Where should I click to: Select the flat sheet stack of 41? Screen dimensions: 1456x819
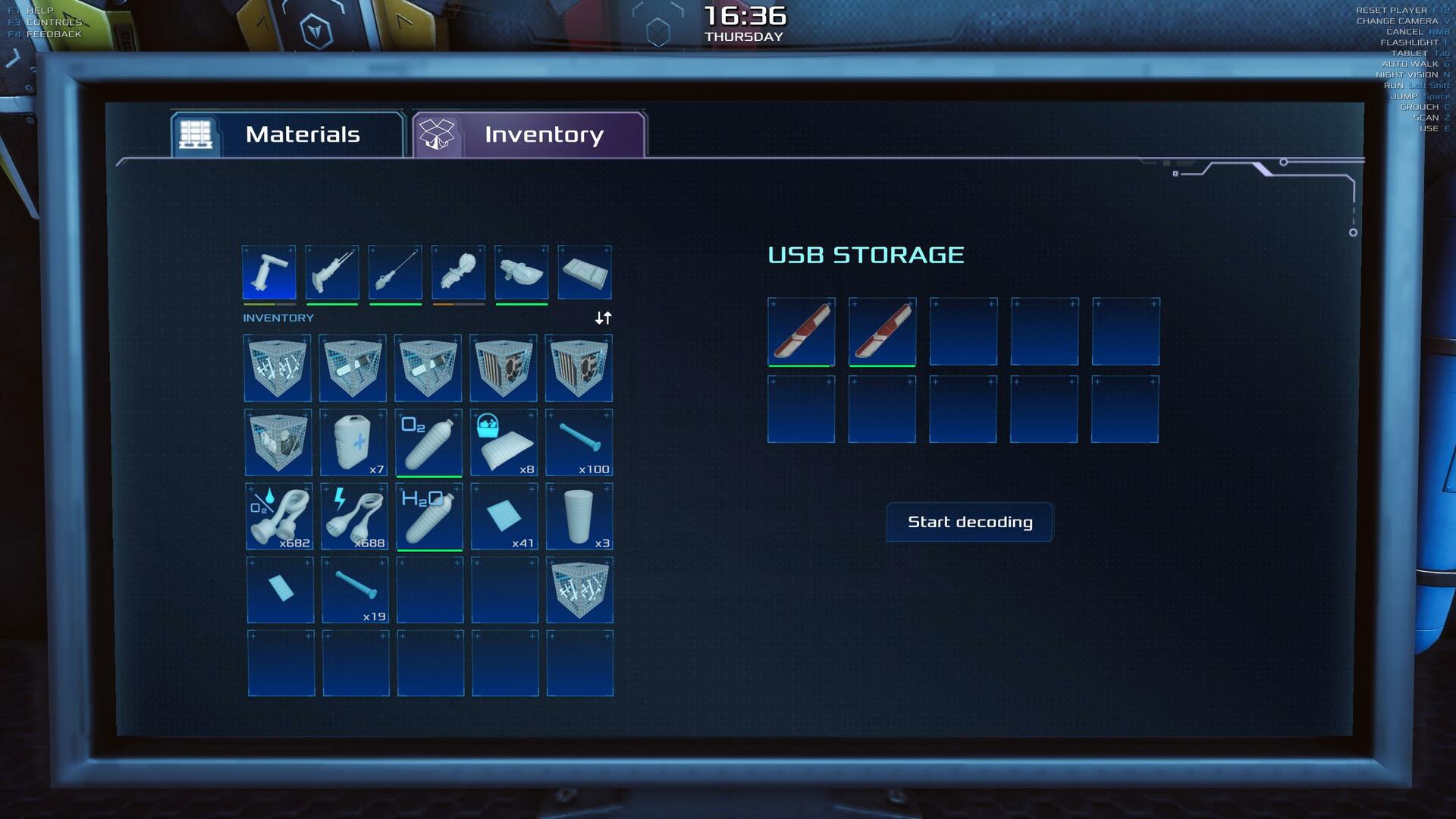pos(504,516)
